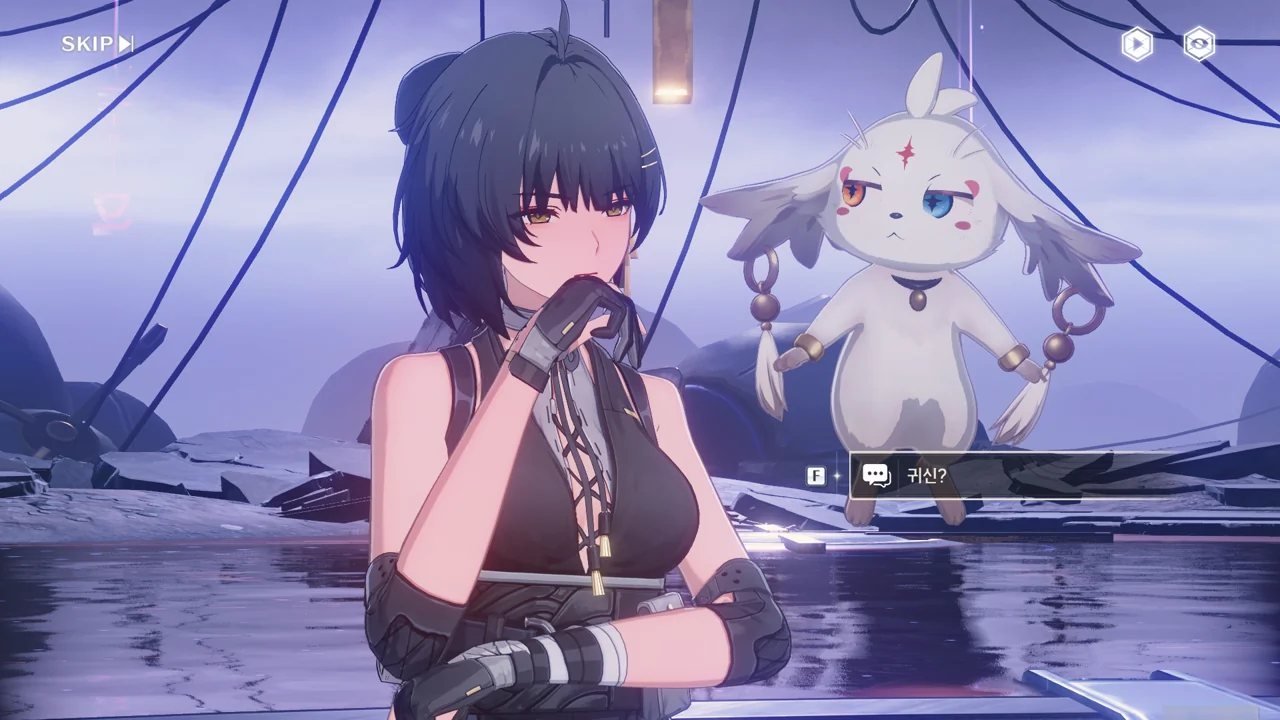Toggle auto-play with the hexagon play icon

tap(1136, 44)
